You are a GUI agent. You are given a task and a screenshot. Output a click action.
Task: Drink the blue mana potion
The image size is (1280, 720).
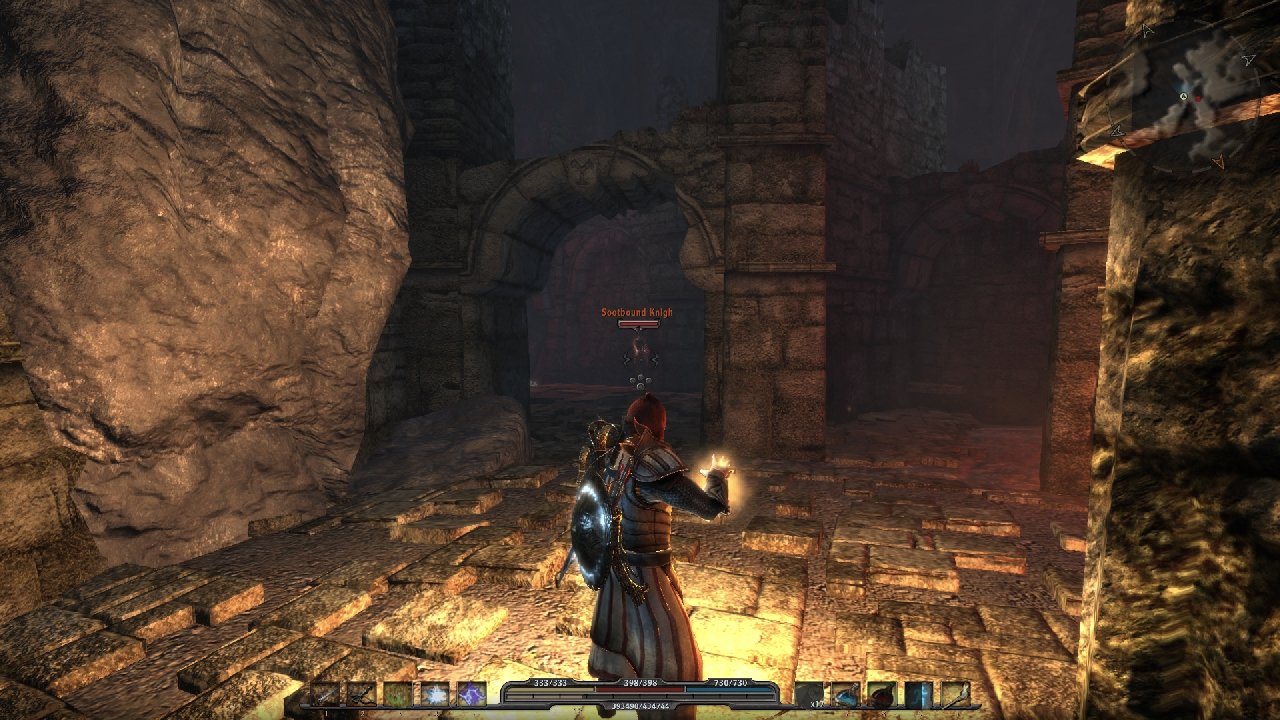[x=845, y=694]
